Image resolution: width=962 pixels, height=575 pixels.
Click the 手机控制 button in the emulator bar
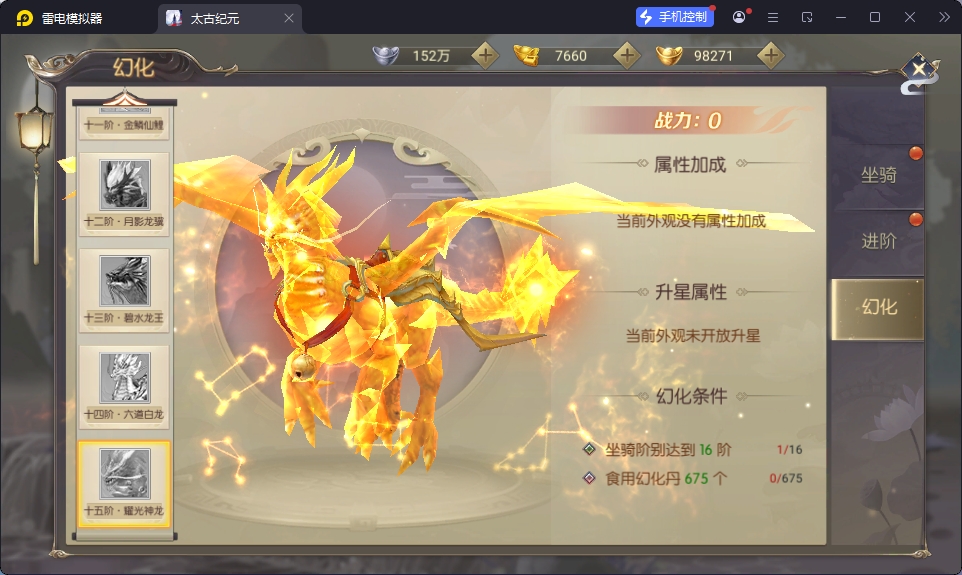674,17
